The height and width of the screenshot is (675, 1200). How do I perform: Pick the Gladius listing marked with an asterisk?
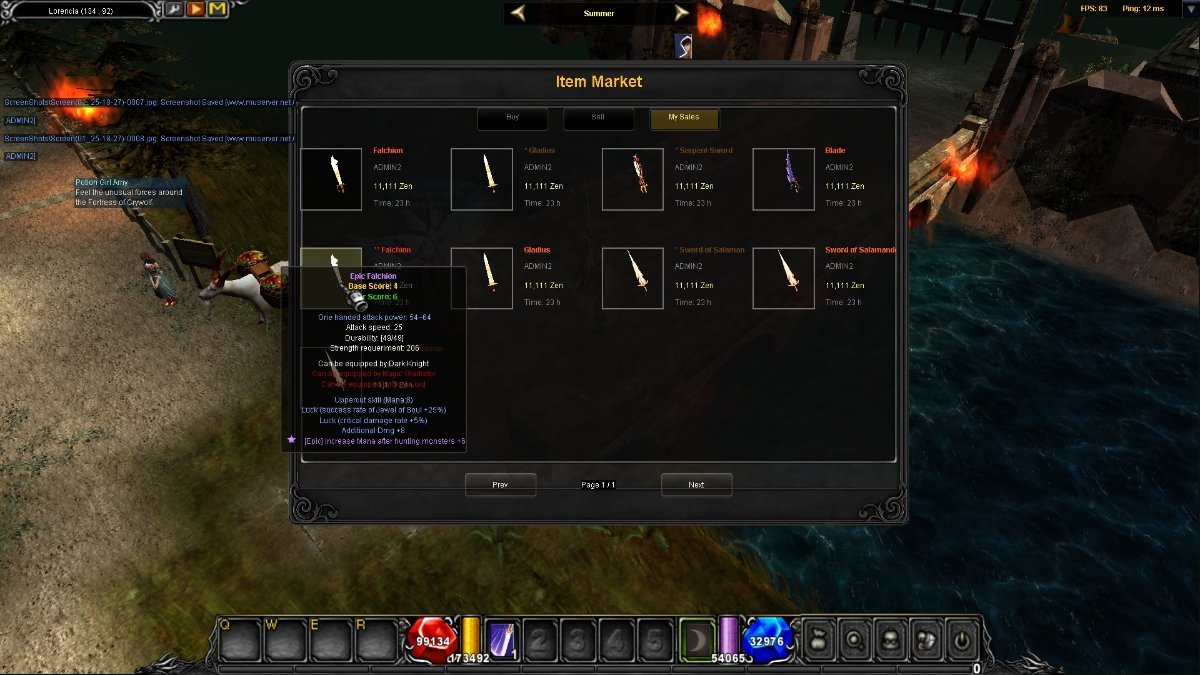482,179
